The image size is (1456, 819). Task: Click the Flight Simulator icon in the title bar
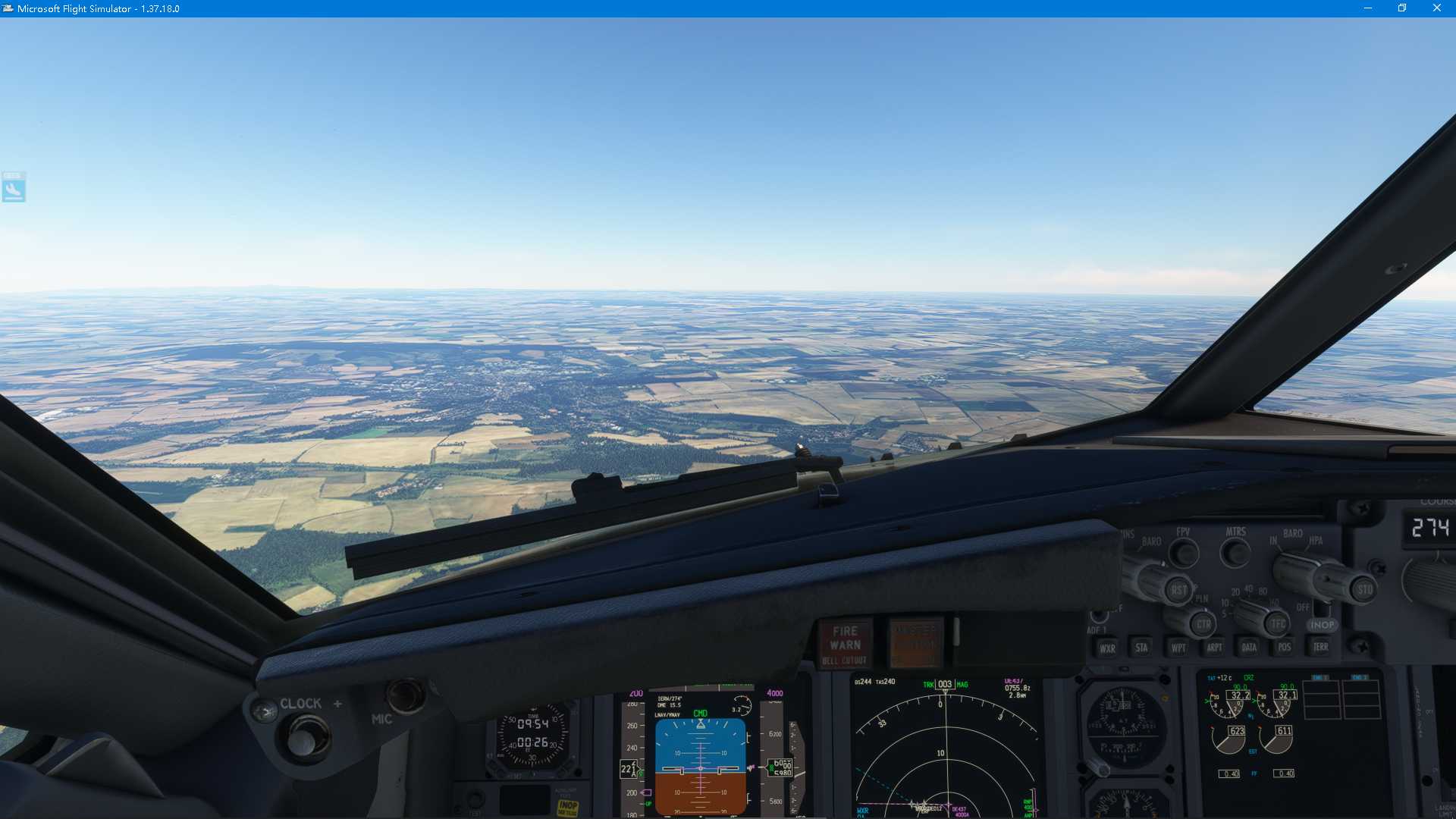click(x=8, y=8)
